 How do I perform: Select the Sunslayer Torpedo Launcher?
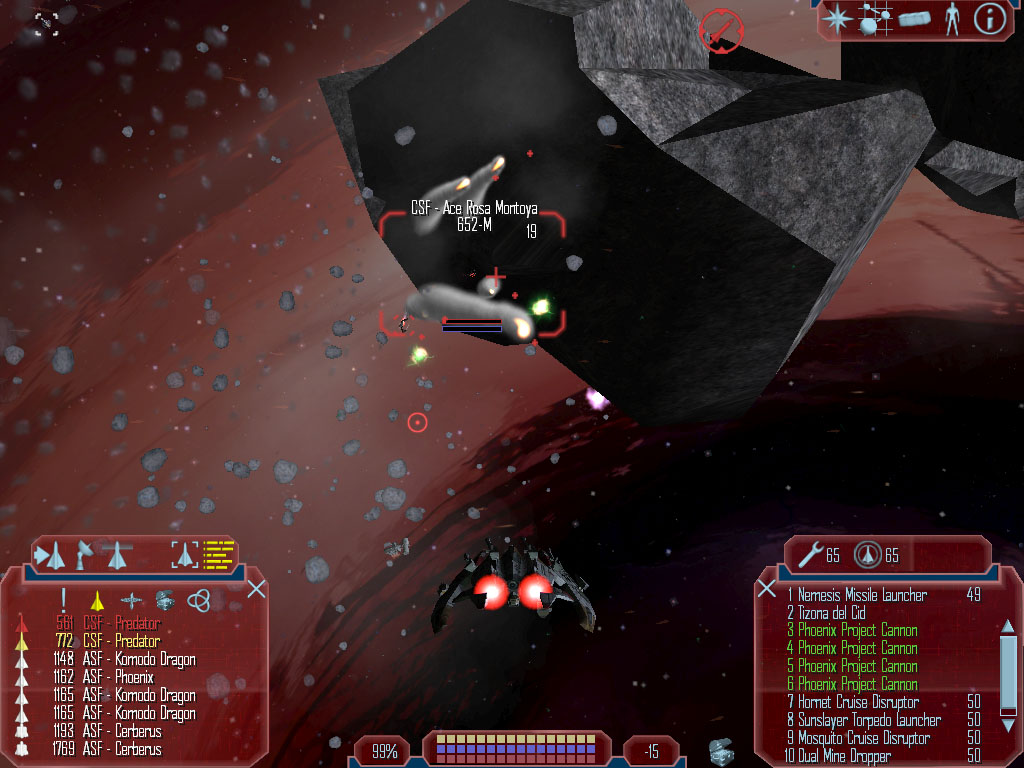tap(868, 720)
